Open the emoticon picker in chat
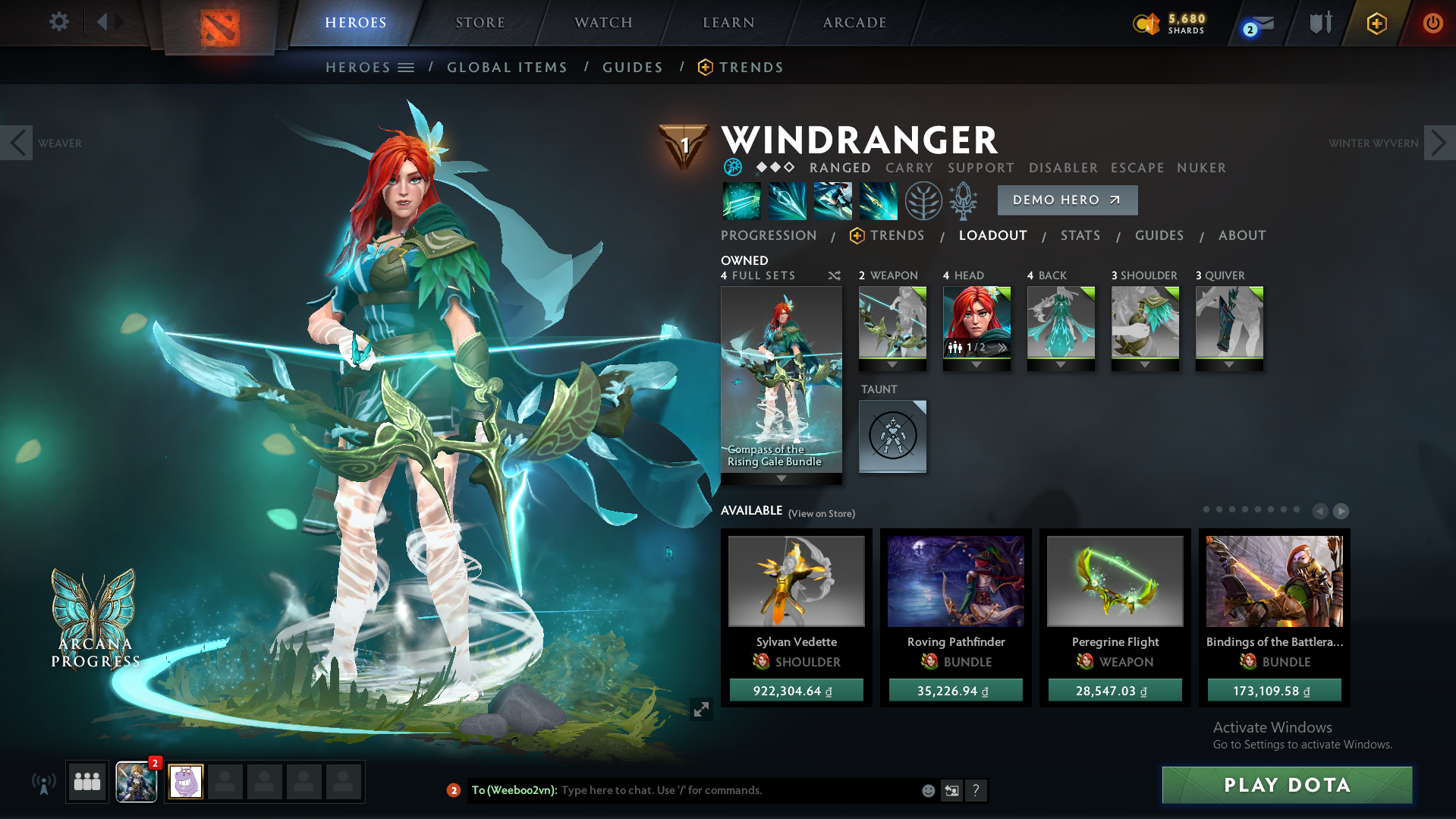This screenshot has width=1456, height=819. point(928,790)
